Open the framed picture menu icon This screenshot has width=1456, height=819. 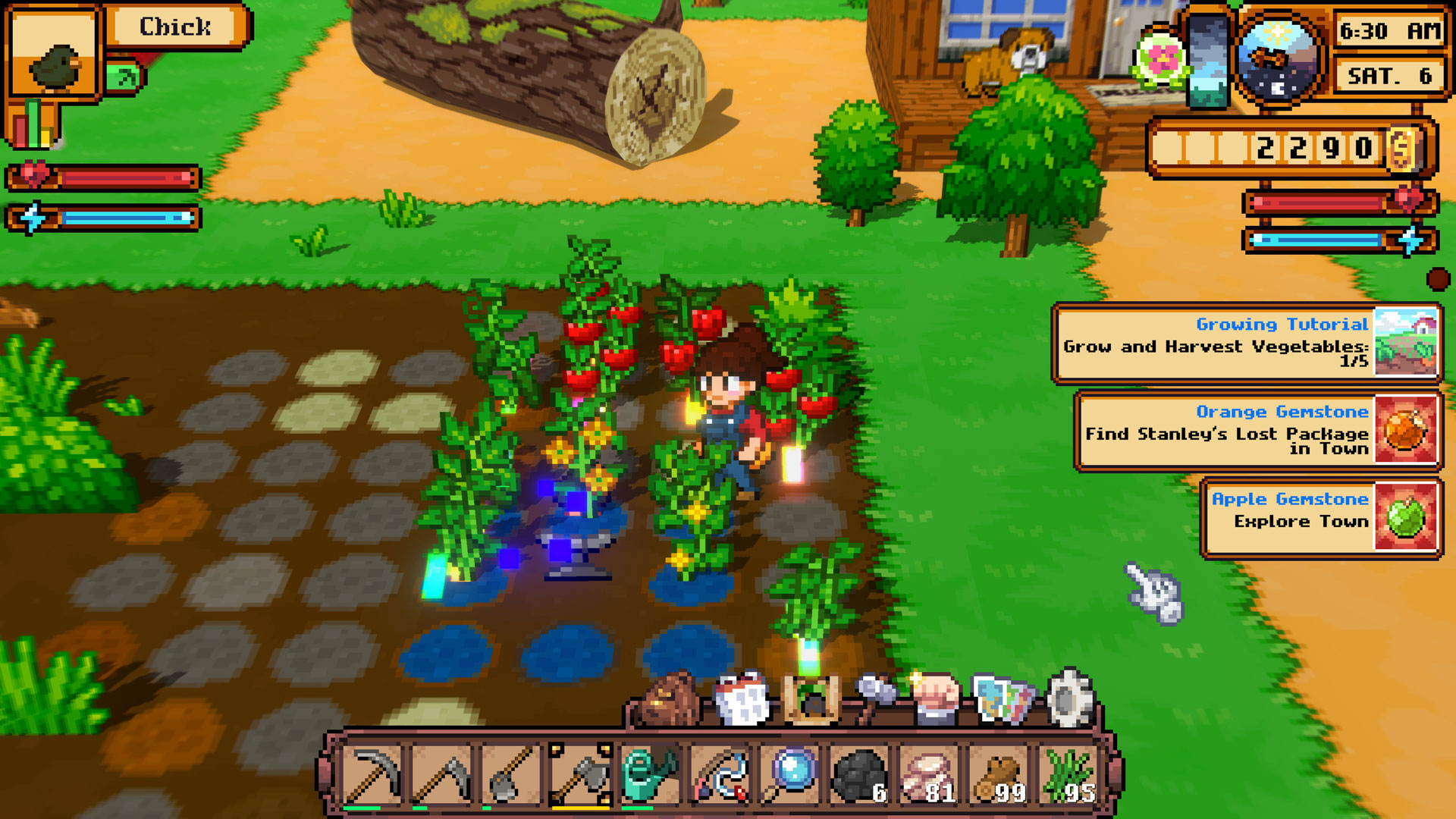coord(811,699)
